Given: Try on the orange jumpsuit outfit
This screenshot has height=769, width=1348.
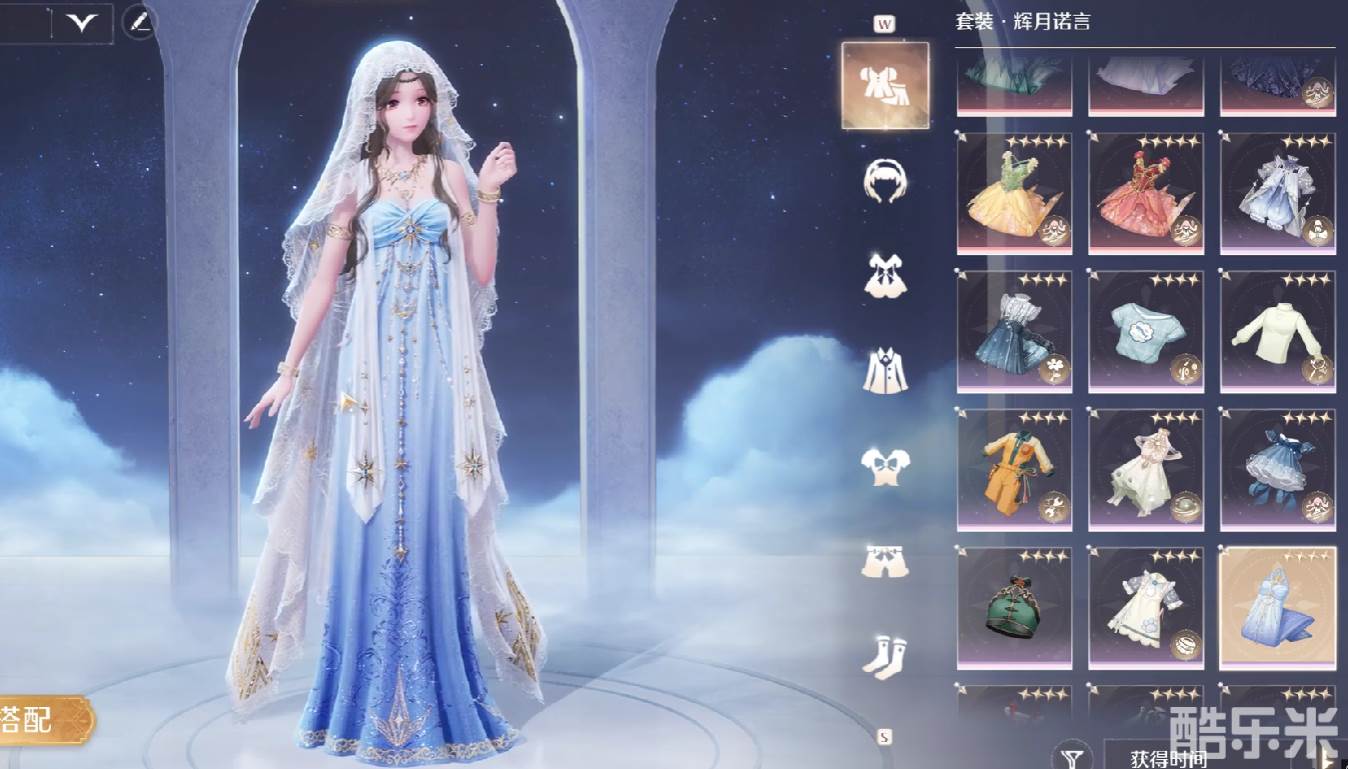Looking at the screenshot, I should [x=1014, y=469].
